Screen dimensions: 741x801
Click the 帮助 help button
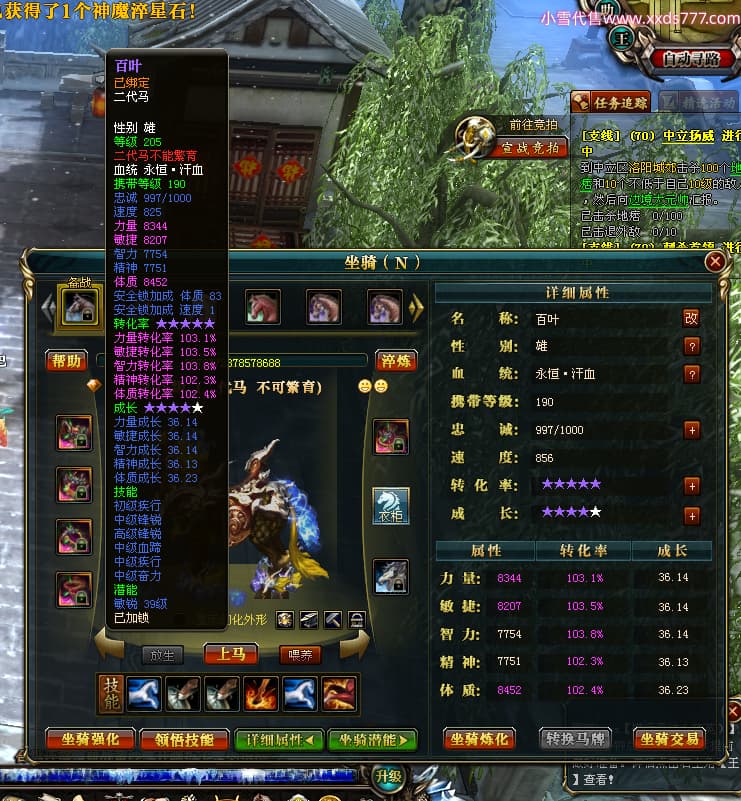[x=67, y=361]
